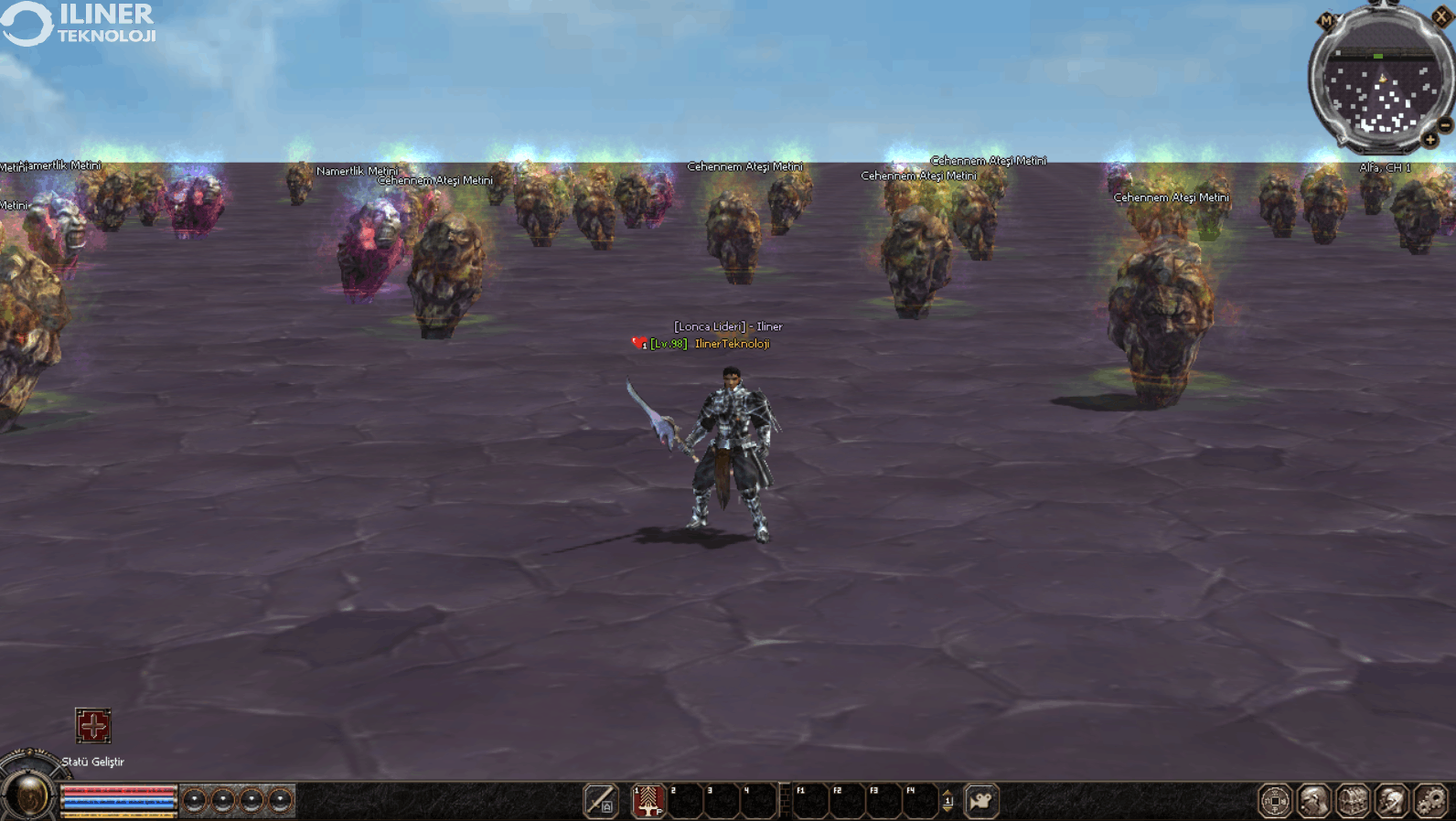Image resolution: width=1456 pixels, height=821 pixels.
Task: Open the messenger with the helmeted head icon
Action: [x=1392, y=801]
